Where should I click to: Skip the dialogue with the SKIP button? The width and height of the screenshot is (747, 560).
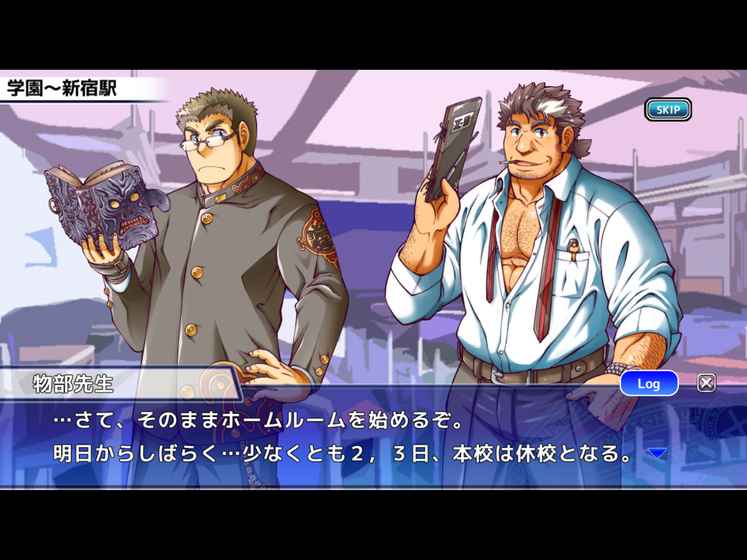coord(667,109)
